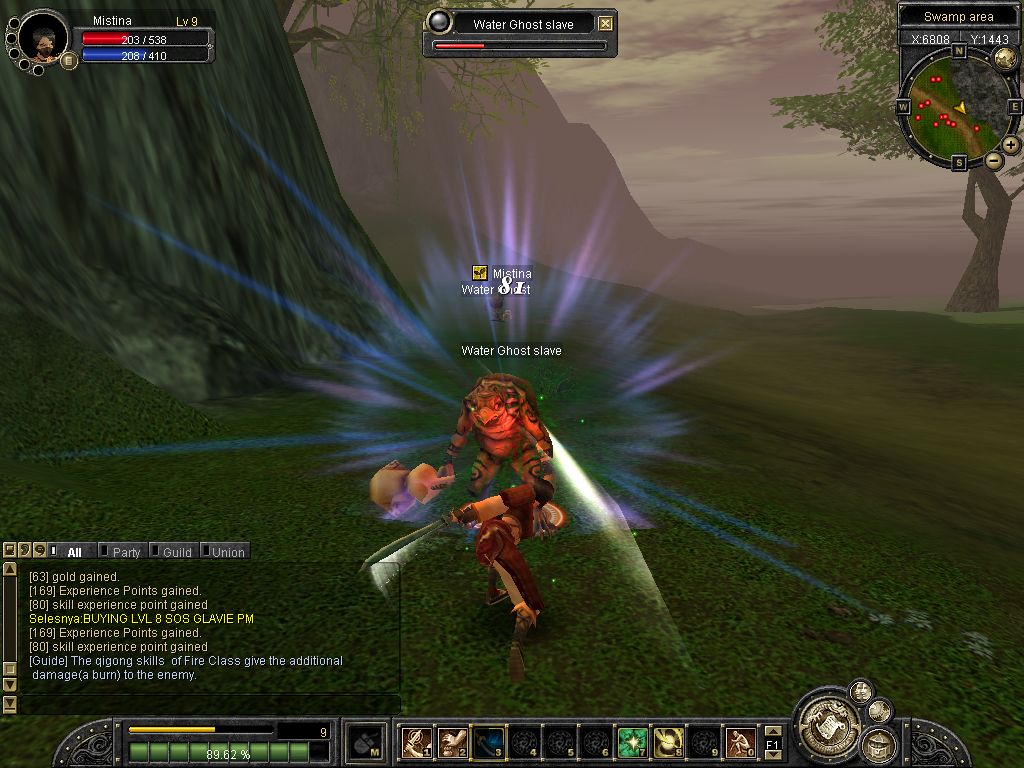Zoom out the minimap with minus button

click(x=994, y=160)
